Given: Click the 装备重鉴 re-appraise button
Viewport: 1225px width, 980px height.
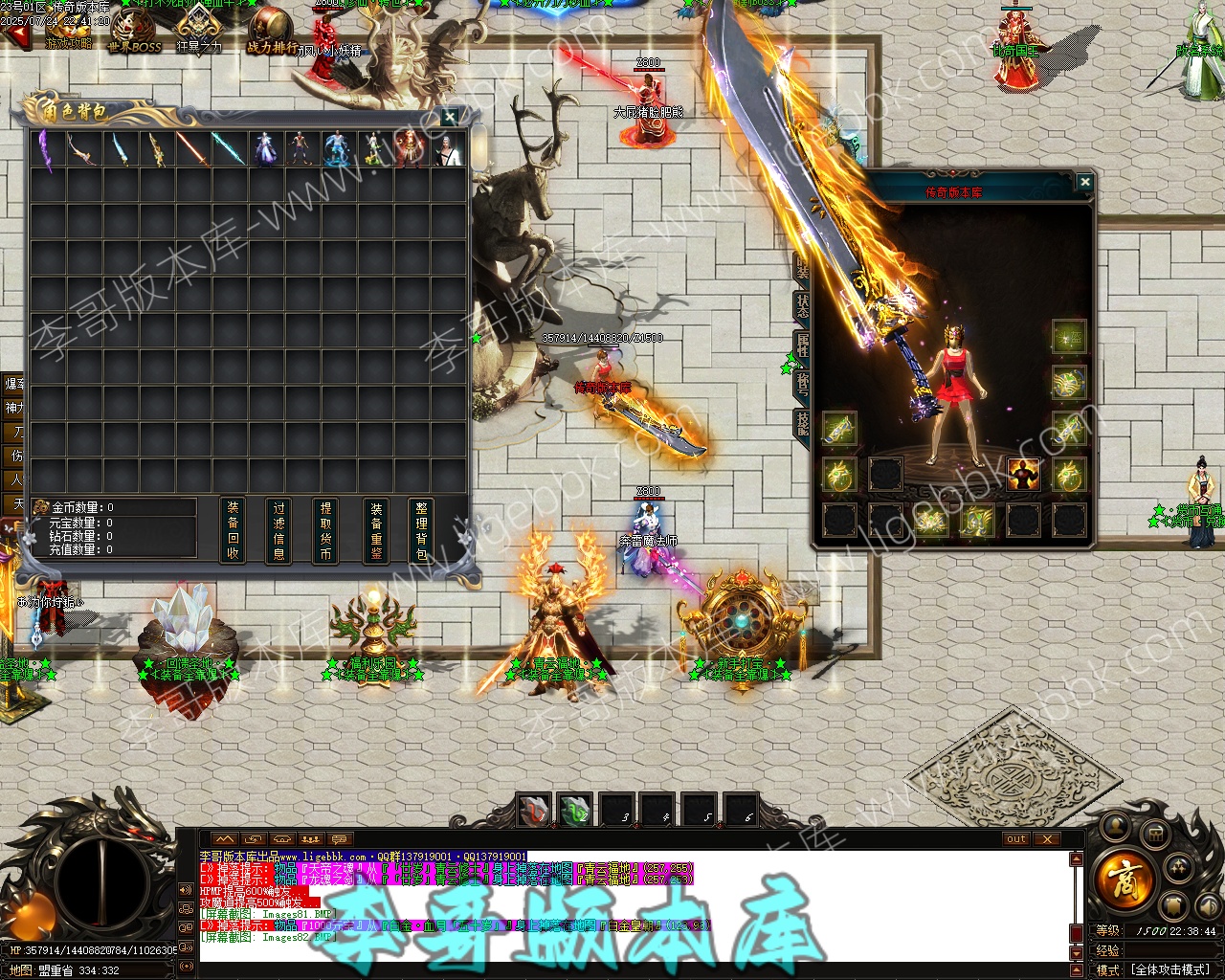Looking at the screenshot, I should (x=376, y=530).
